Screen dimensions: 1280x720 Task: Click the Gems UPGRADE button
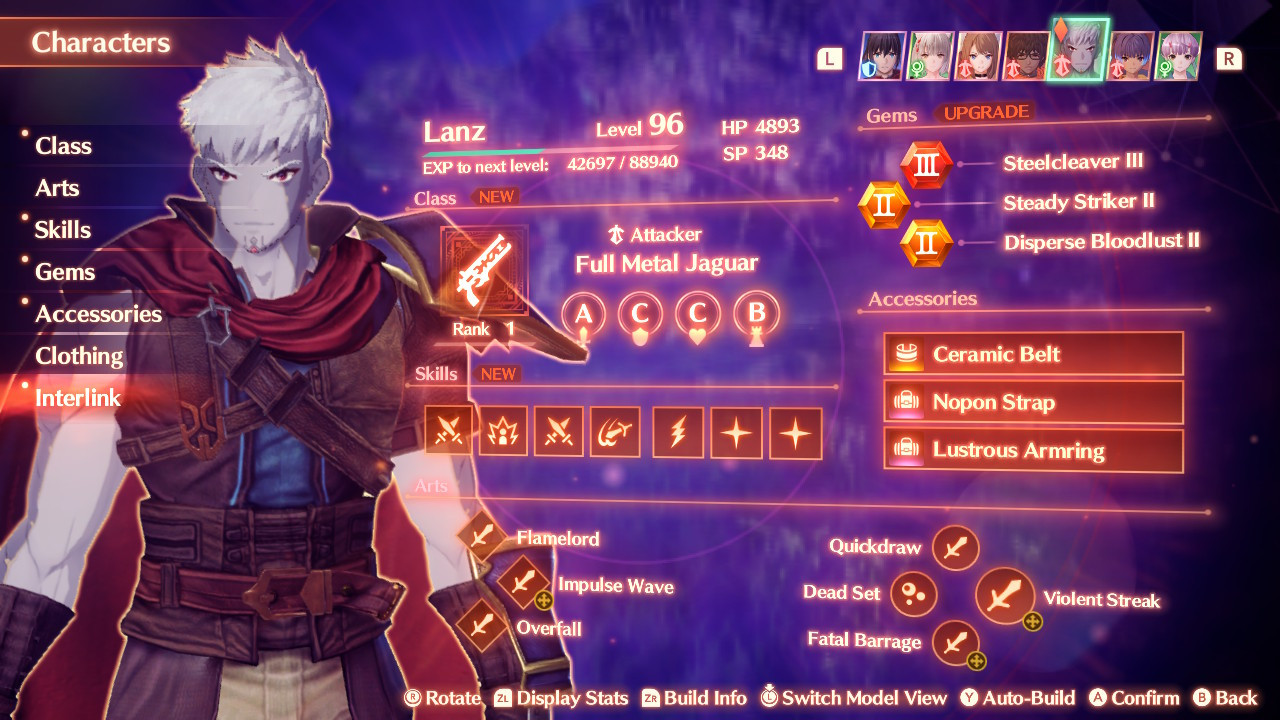[988, 114]
